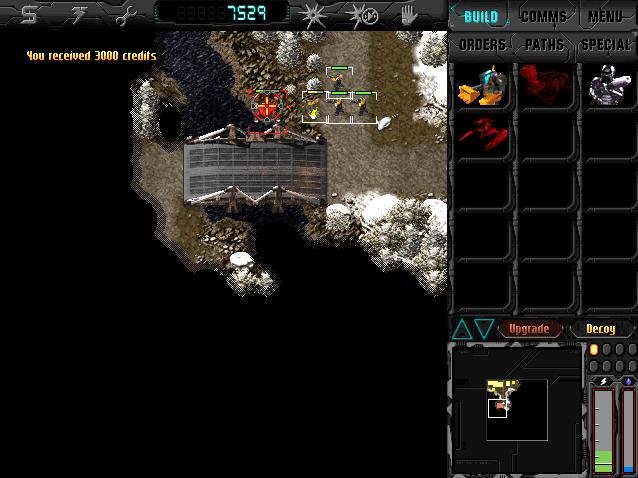
Task: Click the spiky starburst icon in top bar
Action: [313, 15]
